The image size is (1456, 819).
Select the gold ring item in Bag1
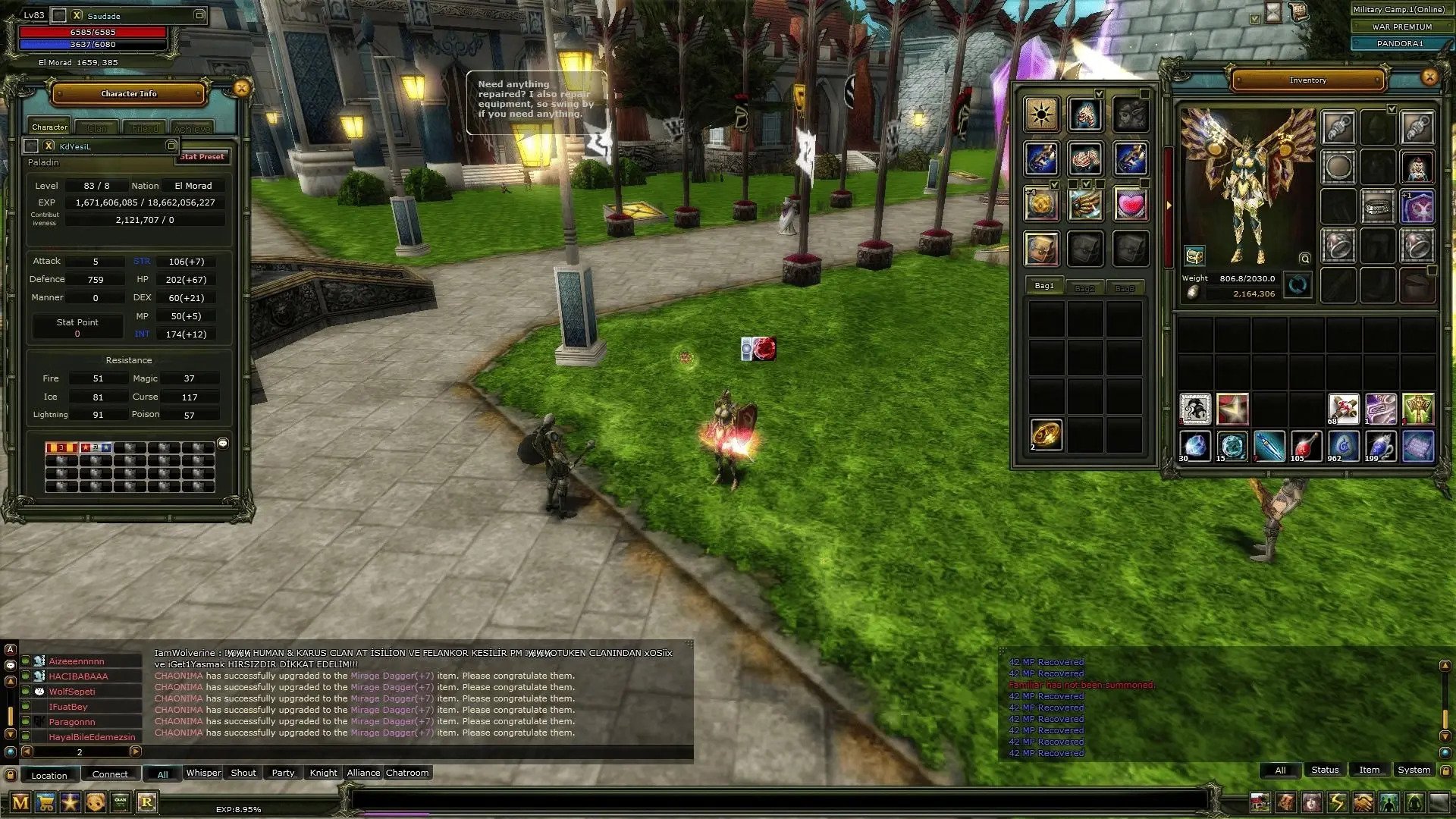pyautogui.click(x=1046, y=435)
